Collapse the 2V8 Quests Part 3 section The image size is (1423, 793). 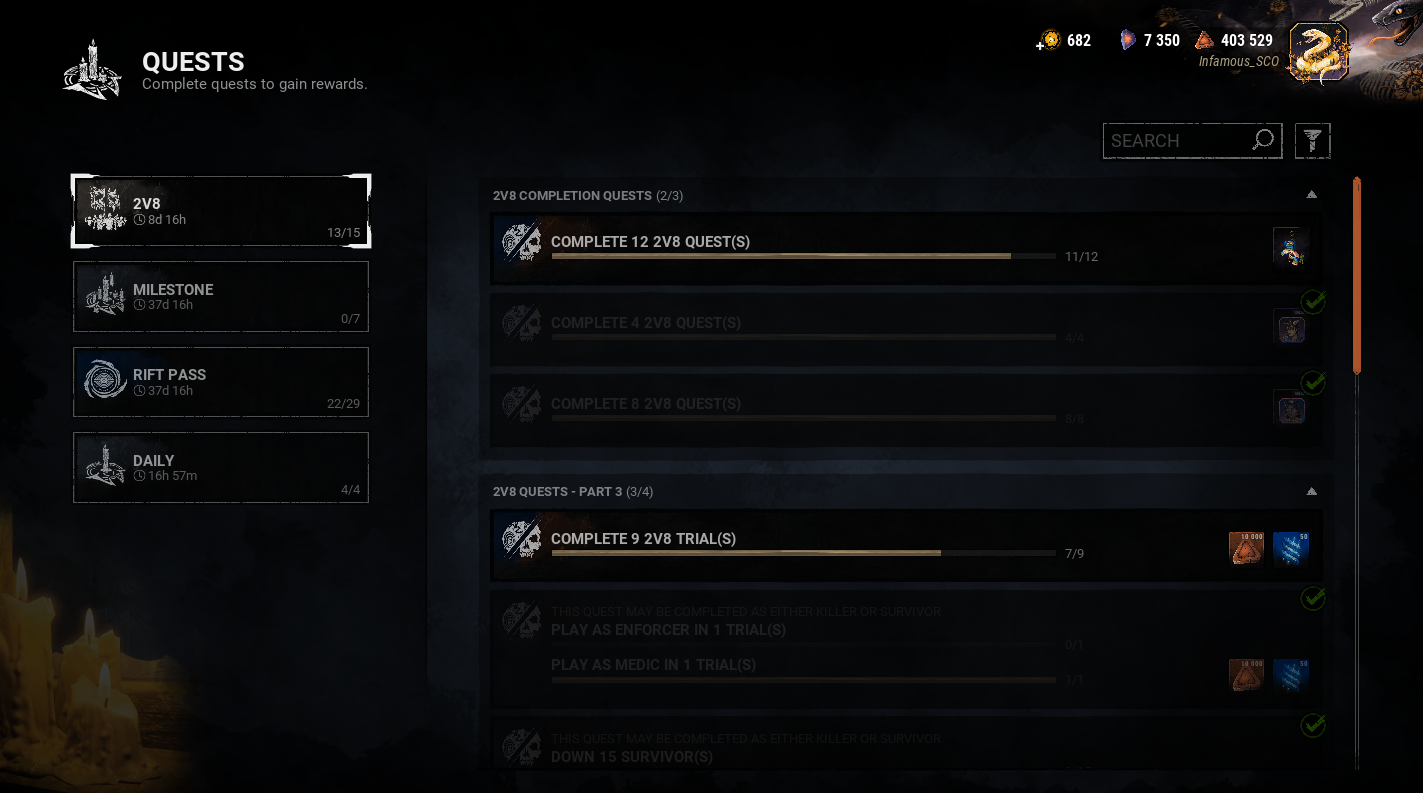pos(1311,490)
